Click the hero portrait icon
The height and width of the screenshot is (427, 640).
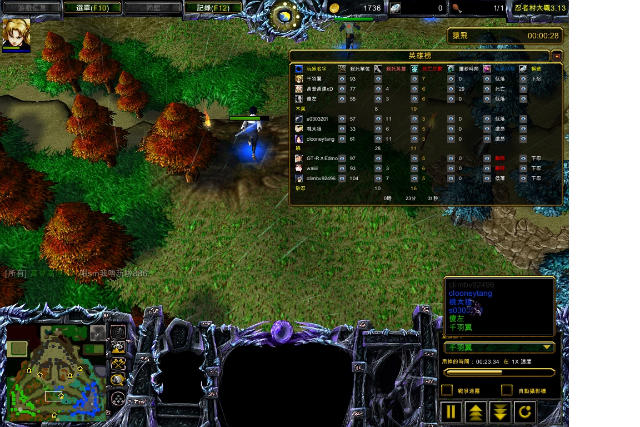[x=15, y=31]
